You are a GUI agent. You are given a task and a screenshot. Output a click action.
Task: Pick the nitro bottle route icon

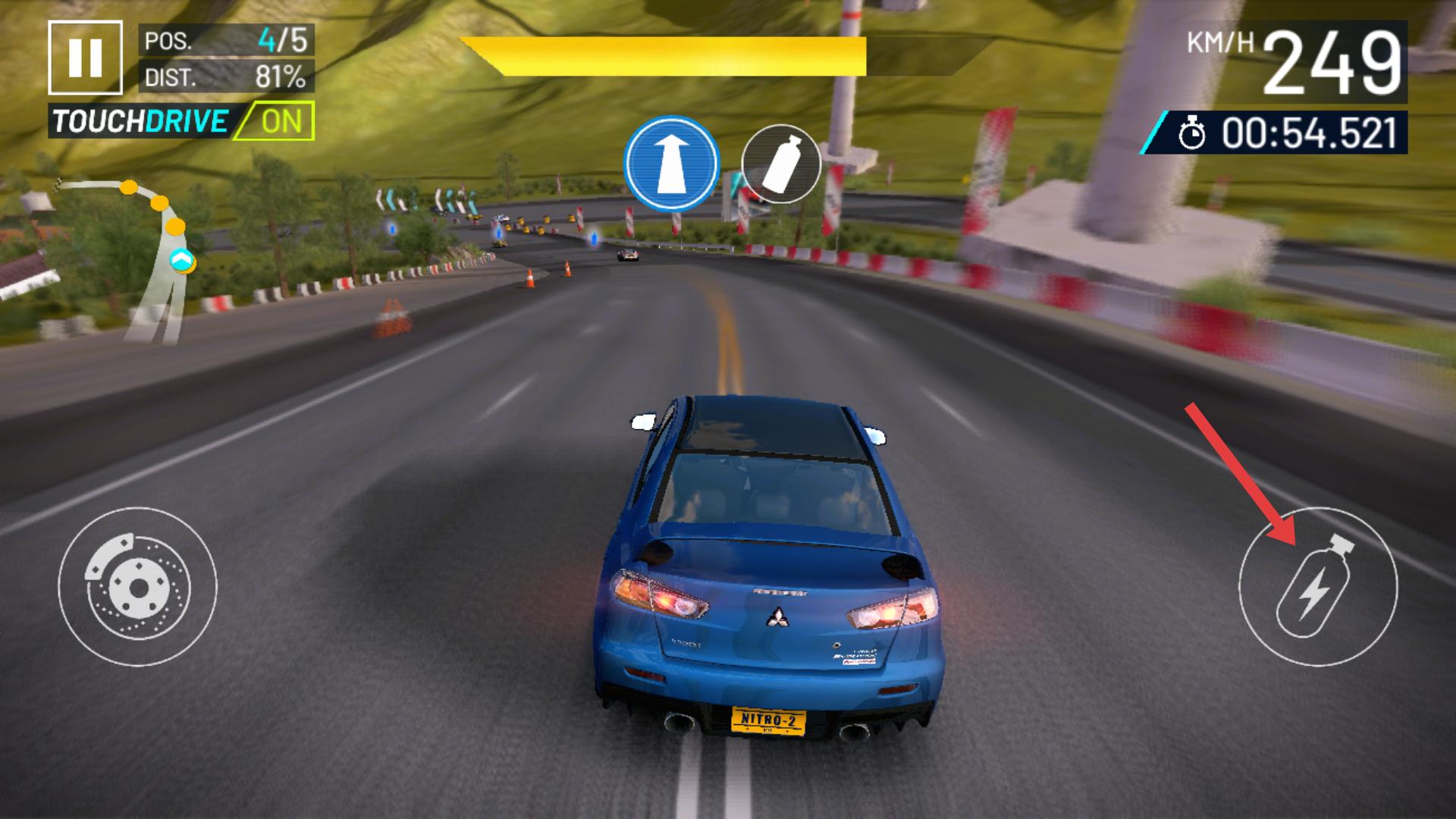(x=780, y=164)
